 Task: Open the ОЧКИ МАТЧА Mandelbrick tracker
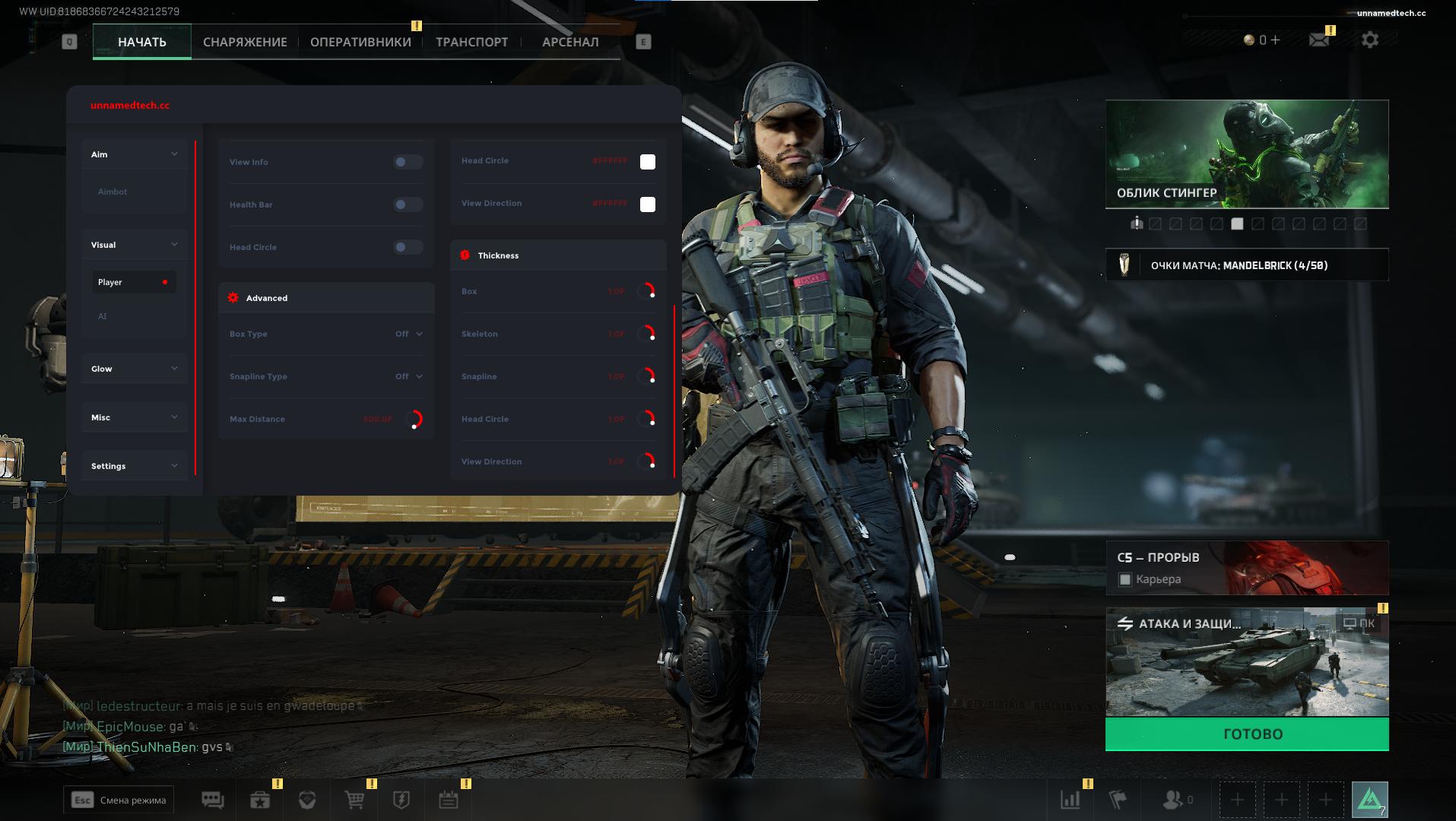[x=1247, y=265]
